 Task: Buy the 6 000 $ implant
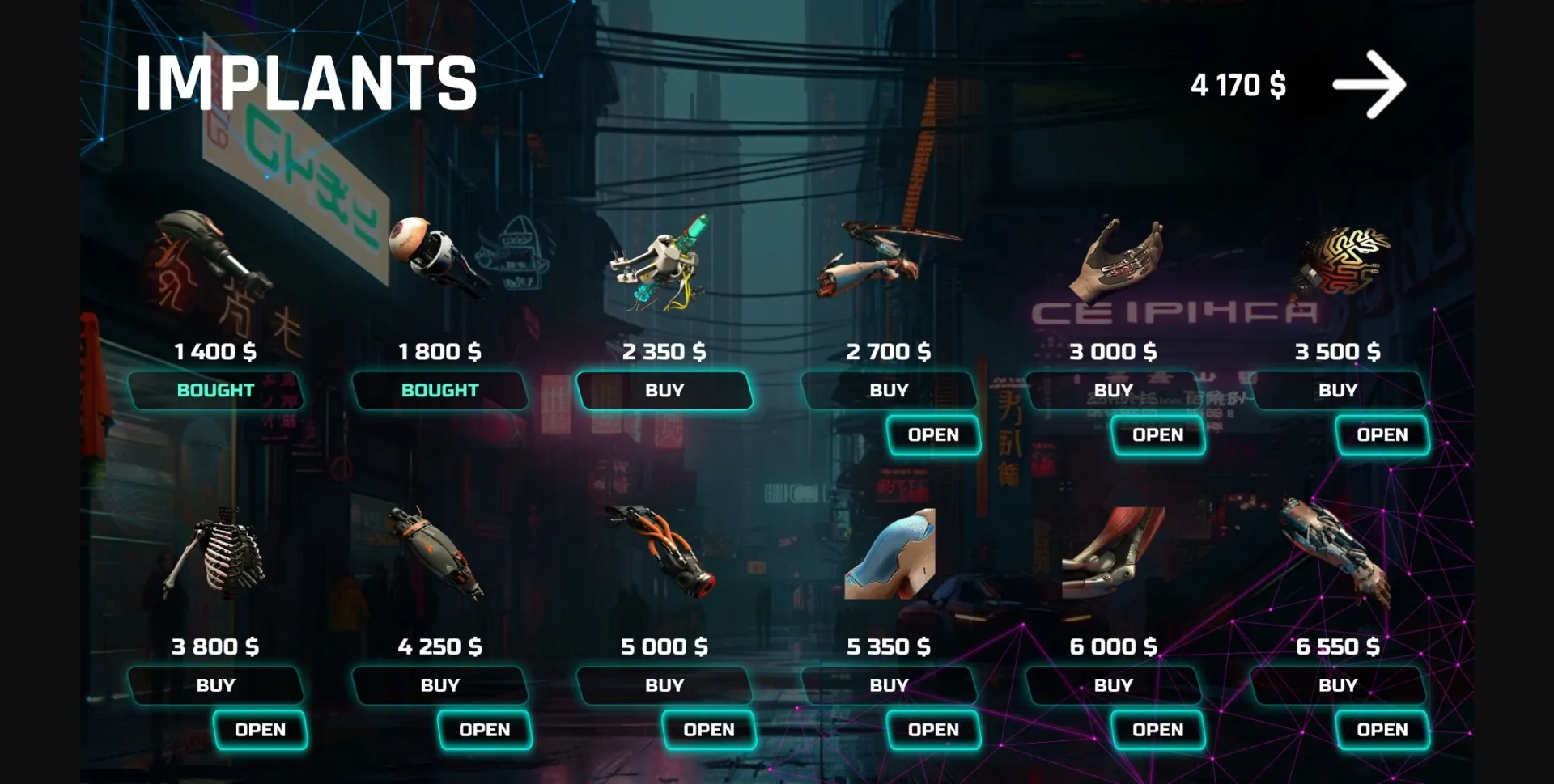[1113, 685]
